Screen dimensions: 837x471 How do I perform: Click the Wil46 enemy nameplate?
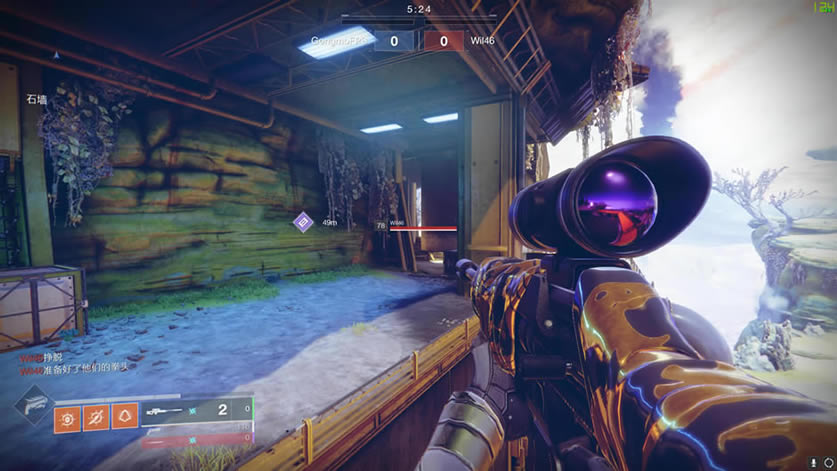tap(397, 224)
